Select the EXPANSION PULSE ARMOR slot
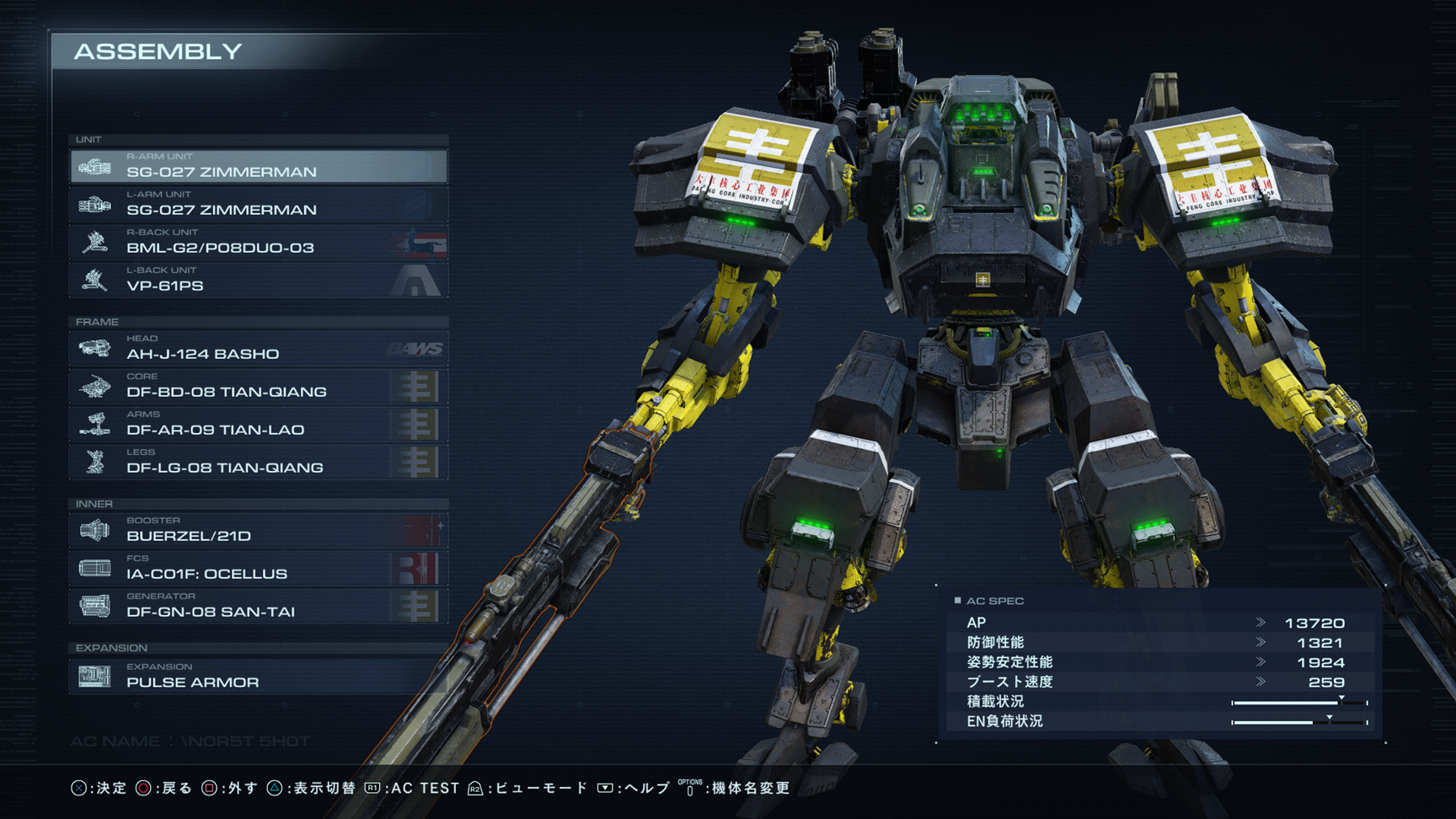 point(258,676)
